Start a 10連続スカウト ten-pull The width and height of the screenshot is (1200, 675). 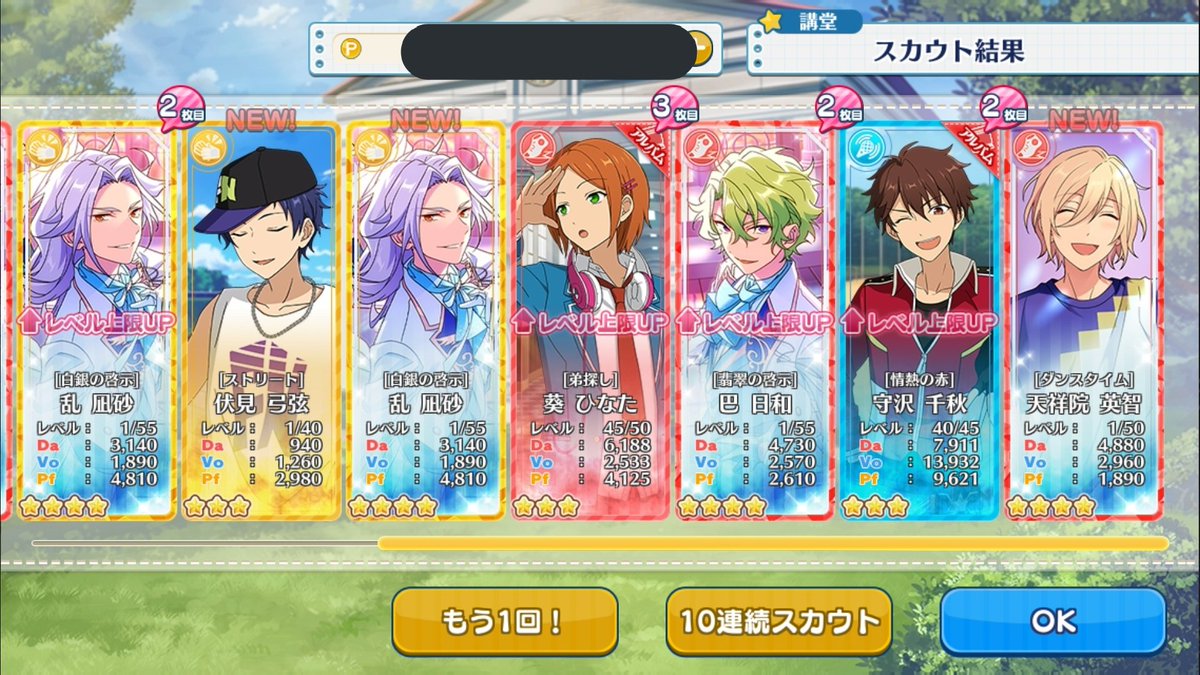coord(779,621)
